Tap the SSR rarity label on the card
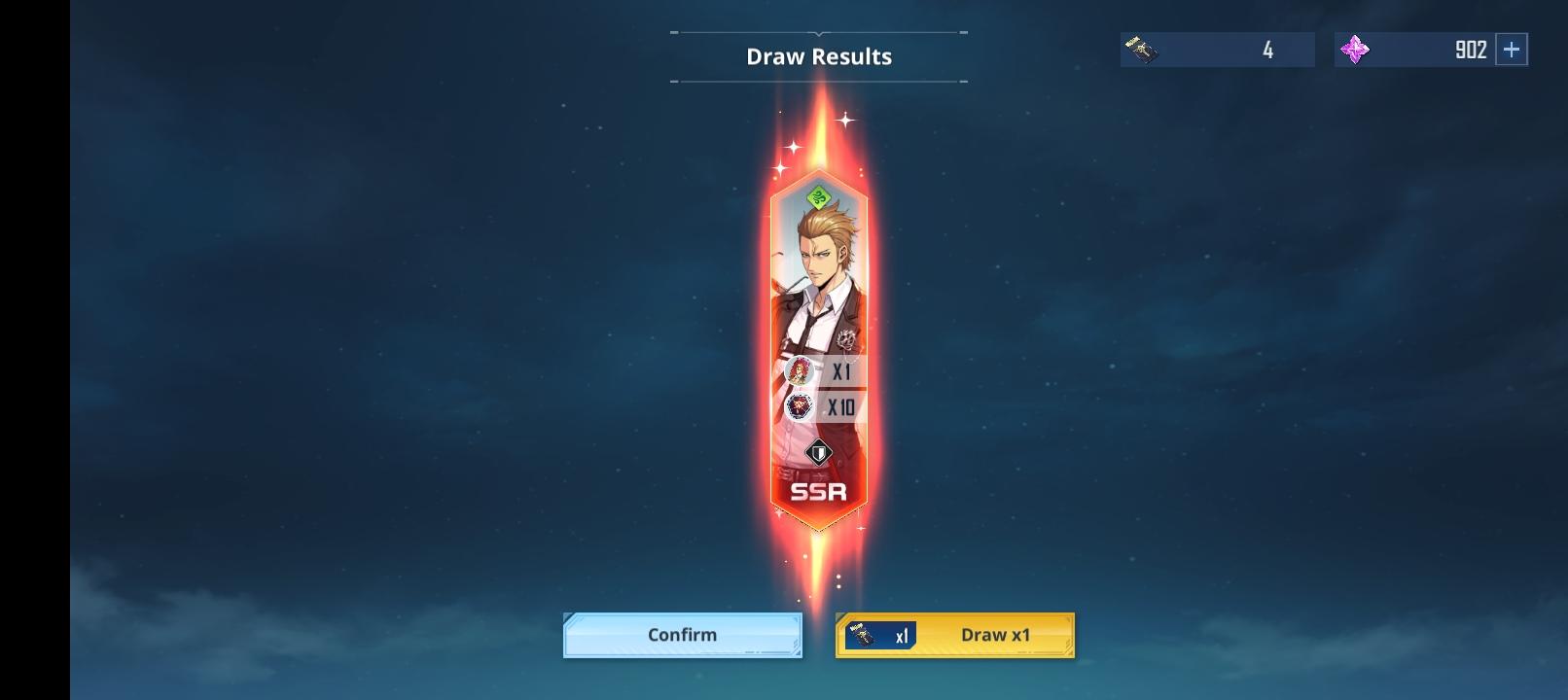The image size is (1568, 700). coord(818,492)
